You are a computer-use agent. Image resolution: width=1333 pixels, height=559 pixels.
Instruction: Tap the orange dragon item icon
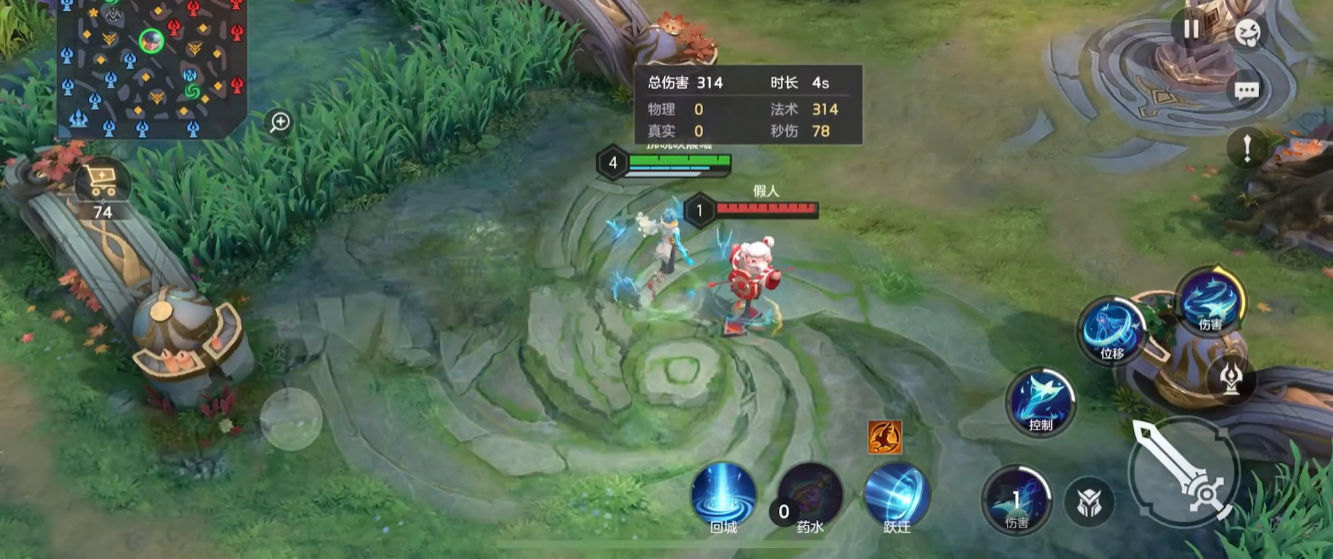(x=885, y=437)
